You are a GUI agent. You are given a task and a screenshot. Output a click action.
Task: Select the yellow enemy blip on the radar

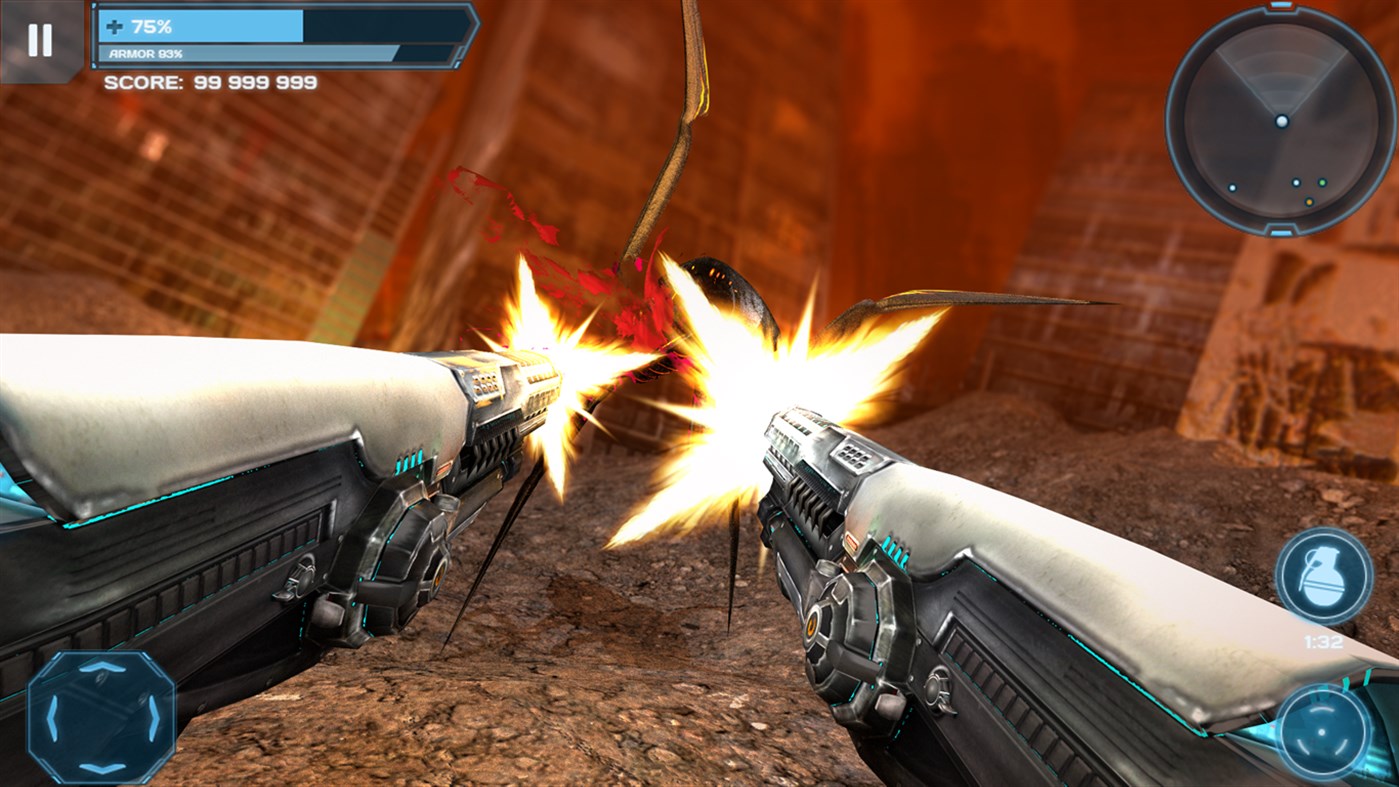1309,201
